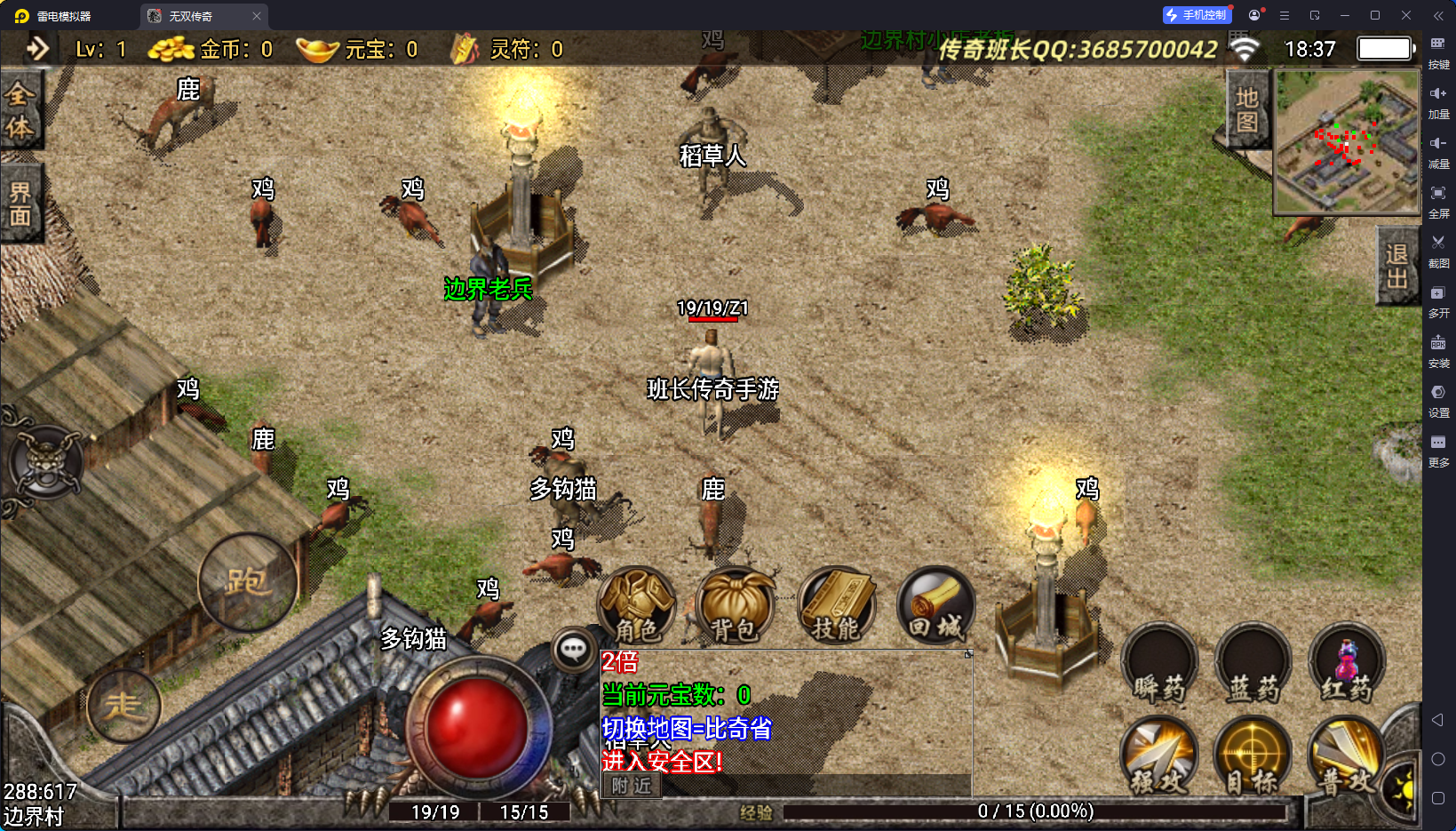Use the 回城 town return scroll
1456x831 pixels.
[936, 605]
